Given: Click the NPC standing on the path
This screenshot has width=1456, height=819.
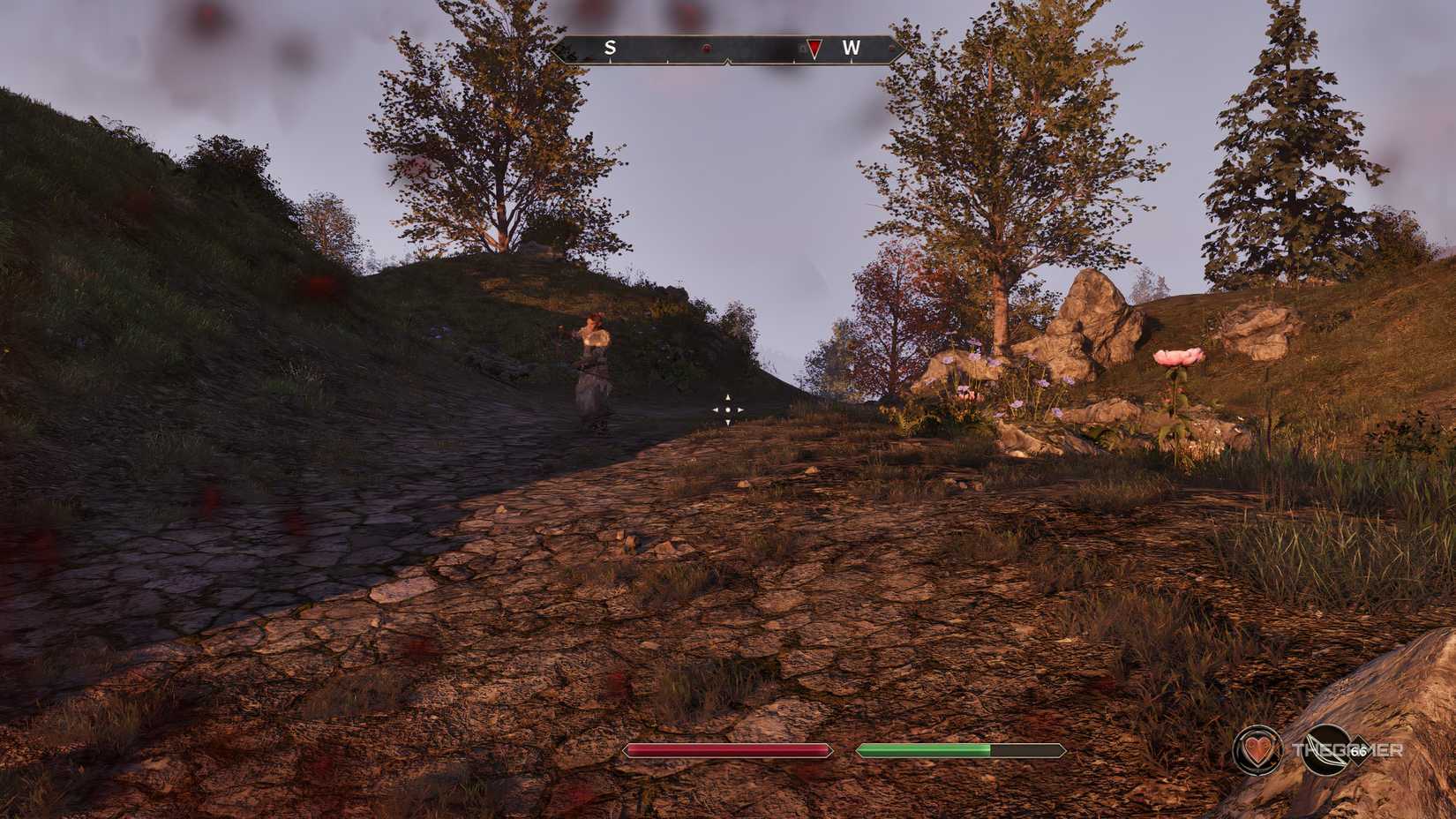Looking at the screenshot, I should pyautogui.click(x=594, y=366).
